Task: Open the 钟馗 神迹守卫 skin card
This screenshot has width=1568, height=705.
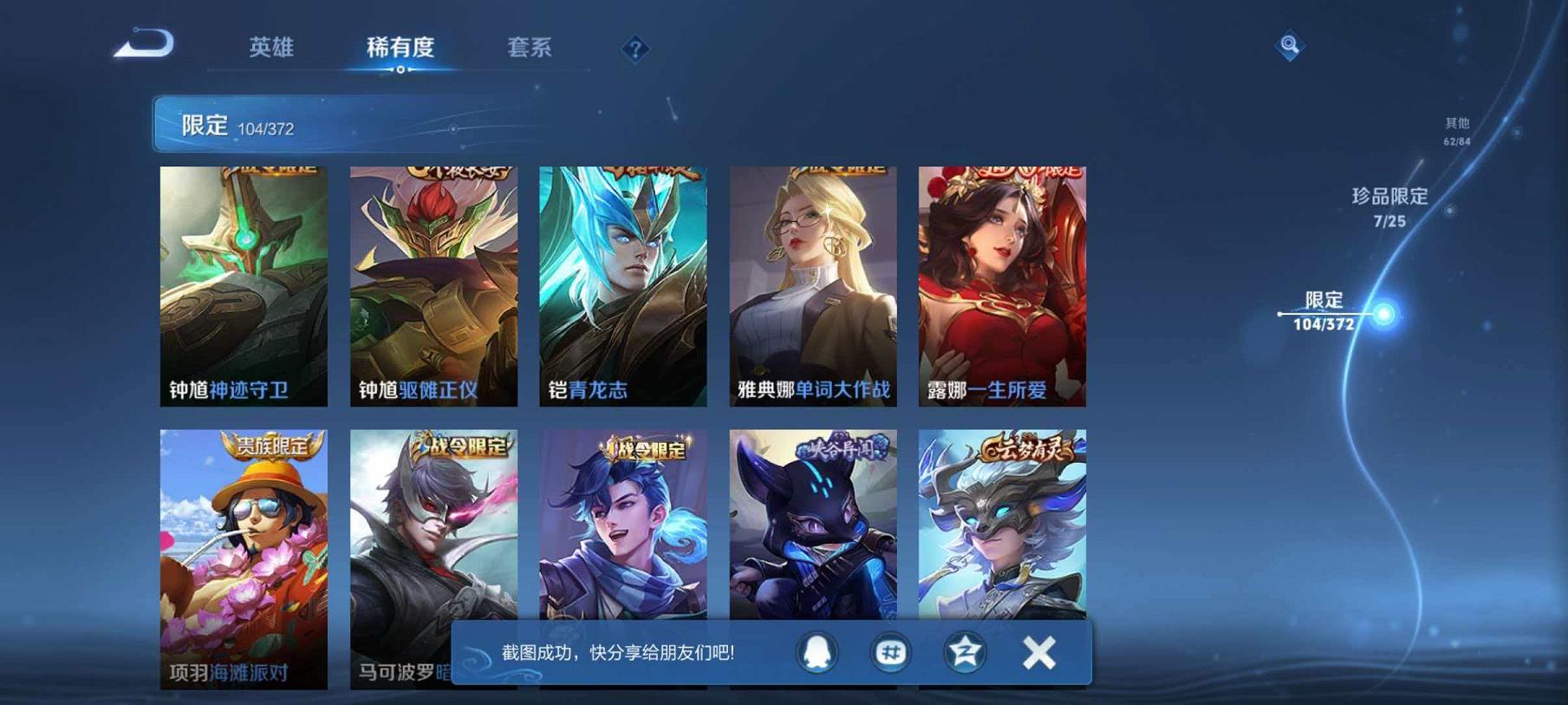Action: 243,286
